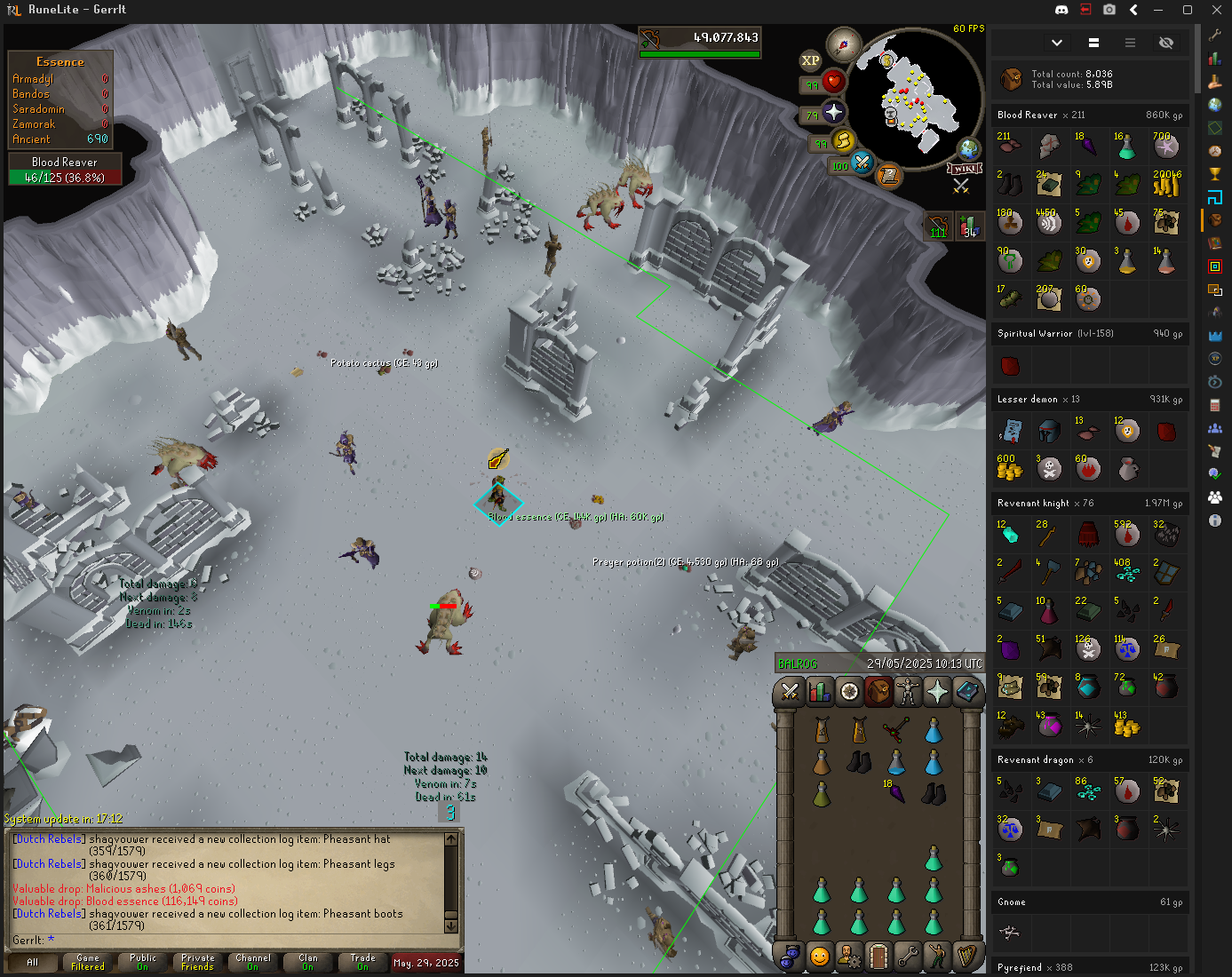1232x977 pixels.
Task: Open the Combat Options tab
Action: tap(789, 692)
